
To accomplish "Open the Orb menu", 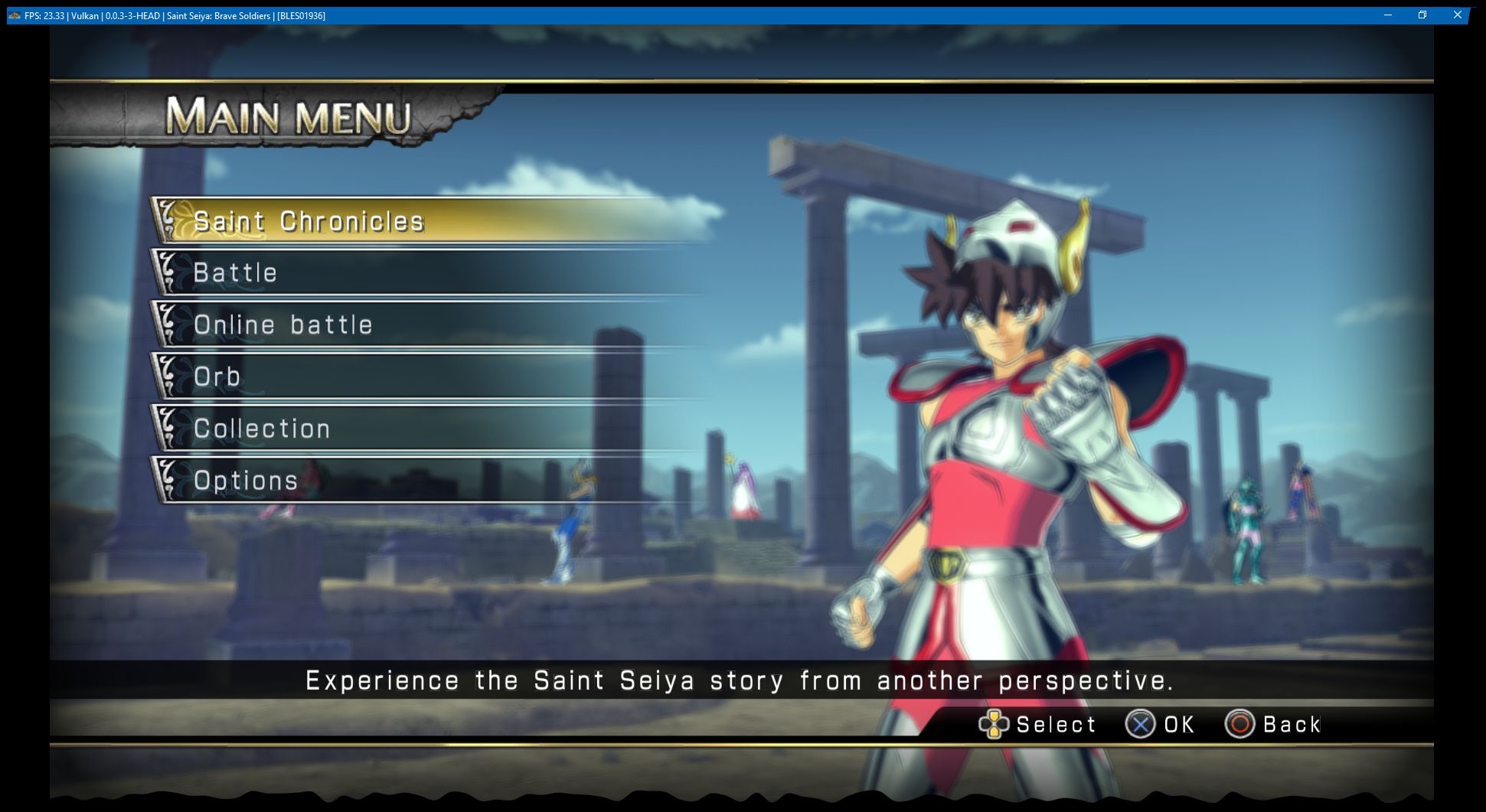I will tap(217, 377).
